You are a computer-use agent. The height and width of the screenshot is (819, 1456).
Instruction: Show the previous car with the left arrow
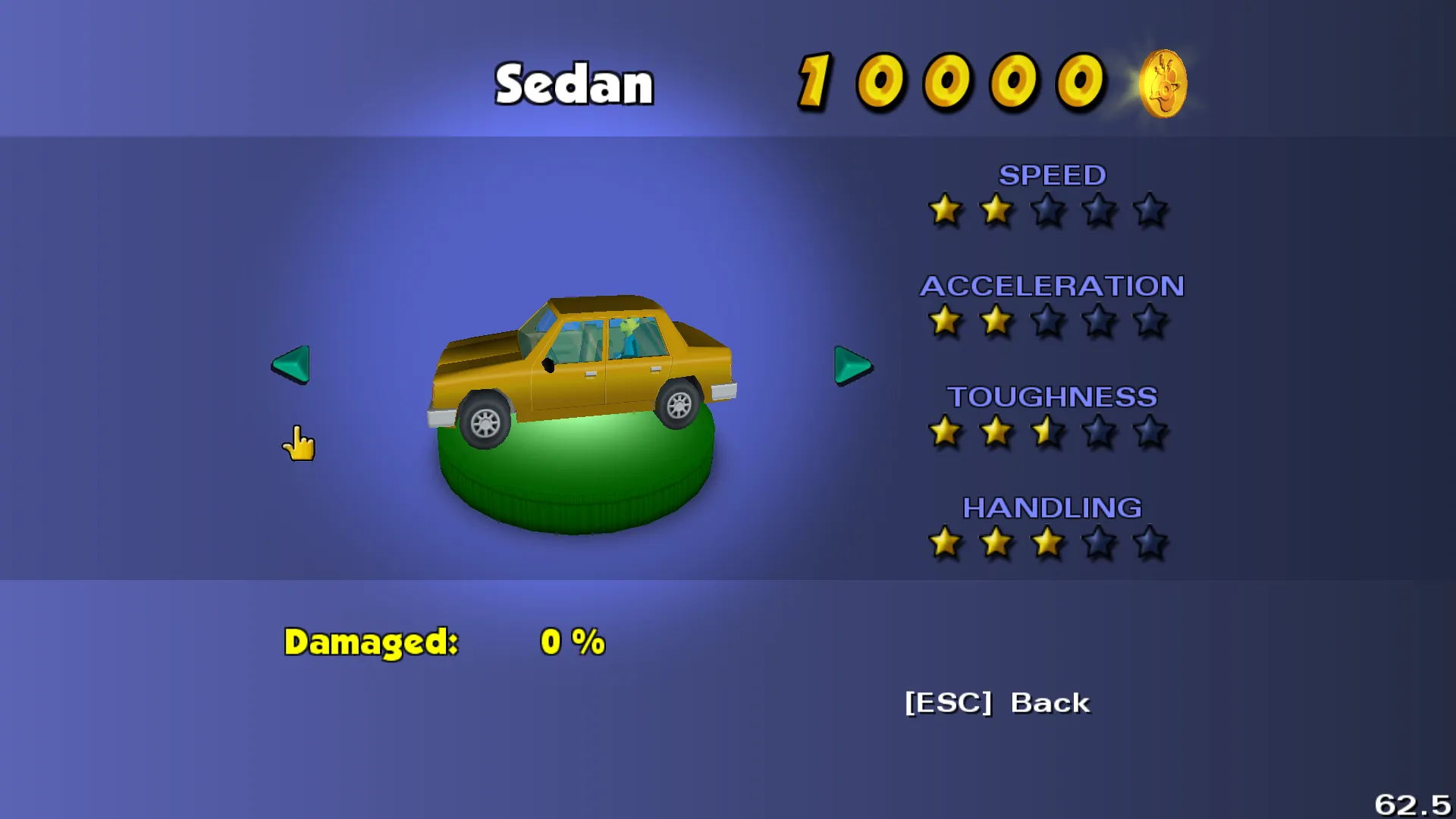point(291,365)
